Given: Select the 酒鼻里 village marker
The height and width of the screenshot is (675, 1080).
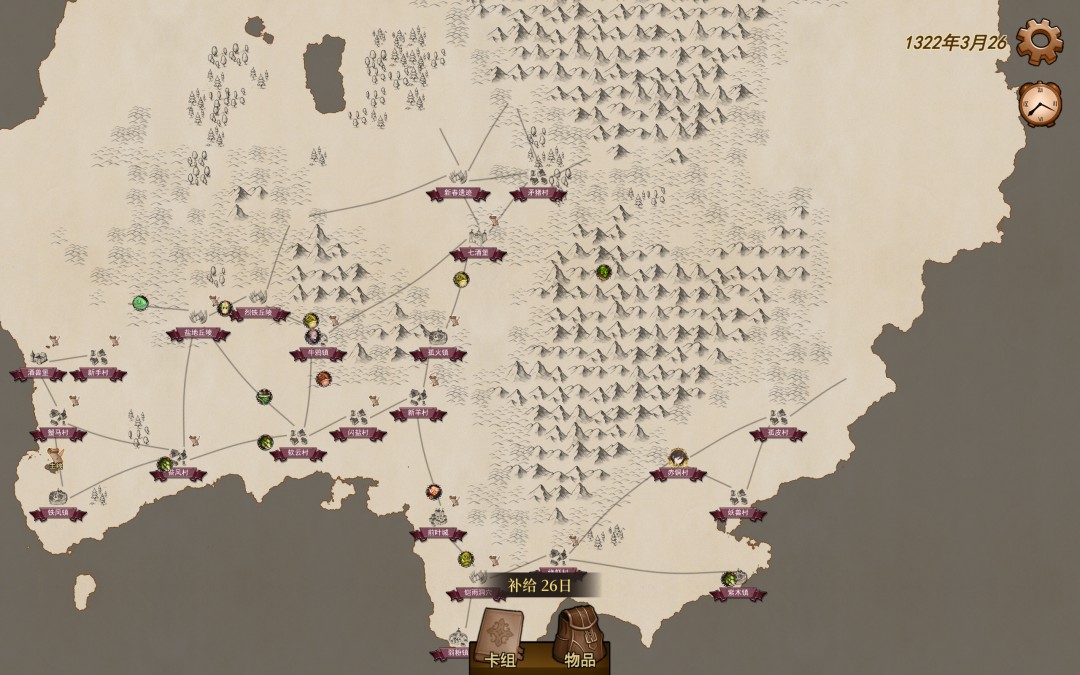Looking at the screenshot, I should point(39,373).
